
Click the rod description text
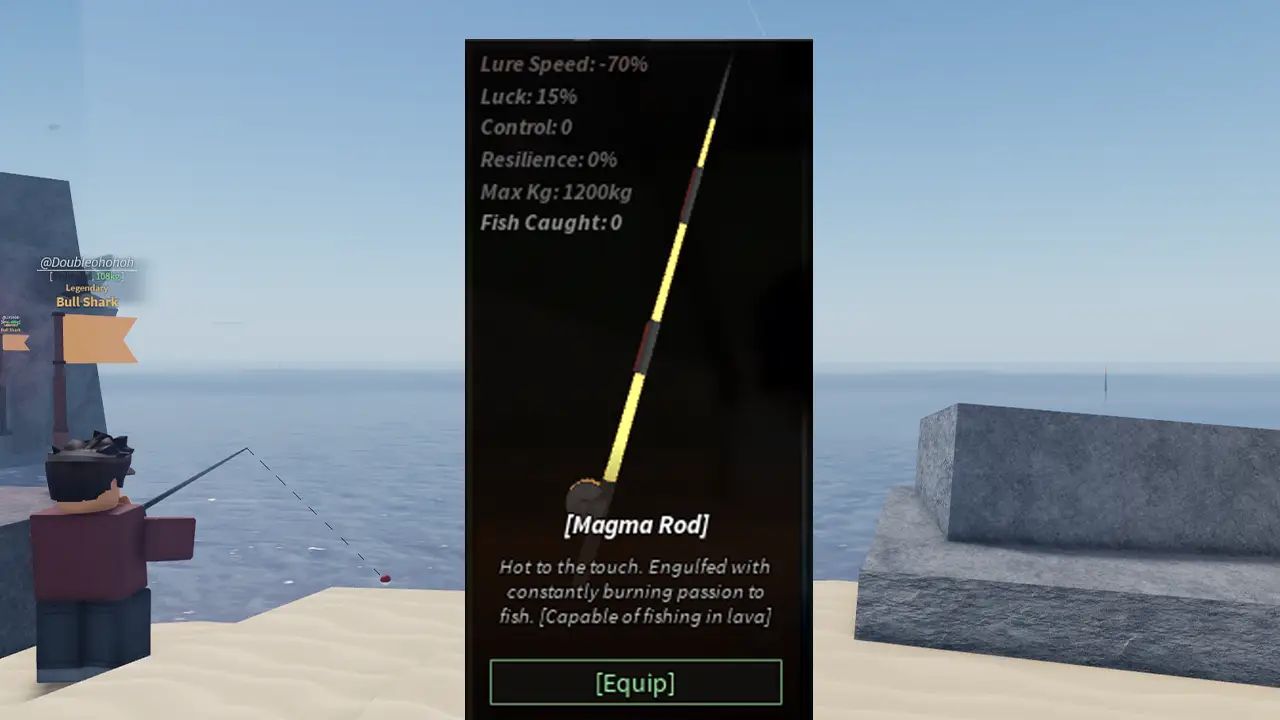pos(637,591)
